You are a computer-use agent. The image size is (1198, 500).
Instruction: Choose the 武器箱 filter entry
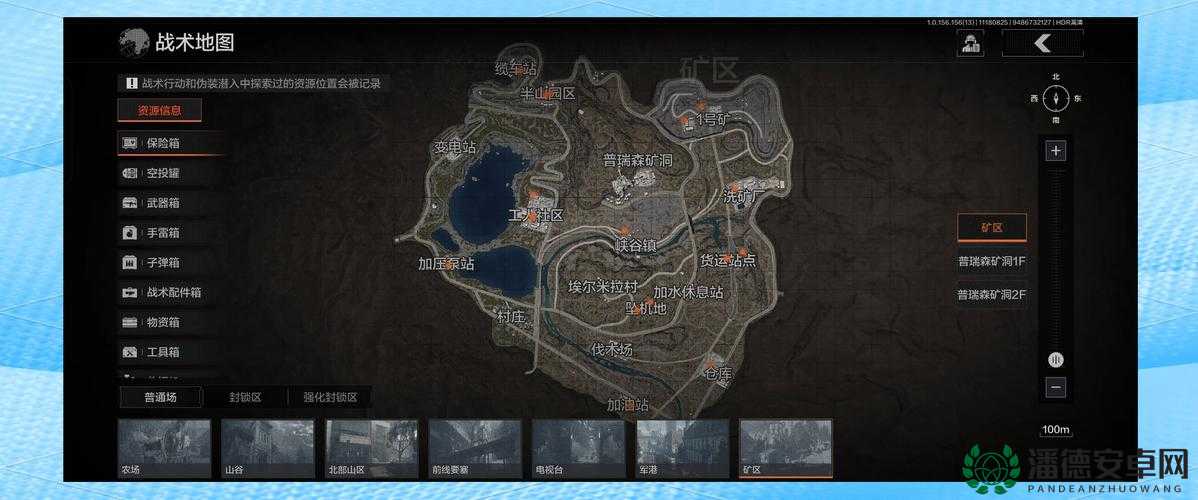[170, 203]
